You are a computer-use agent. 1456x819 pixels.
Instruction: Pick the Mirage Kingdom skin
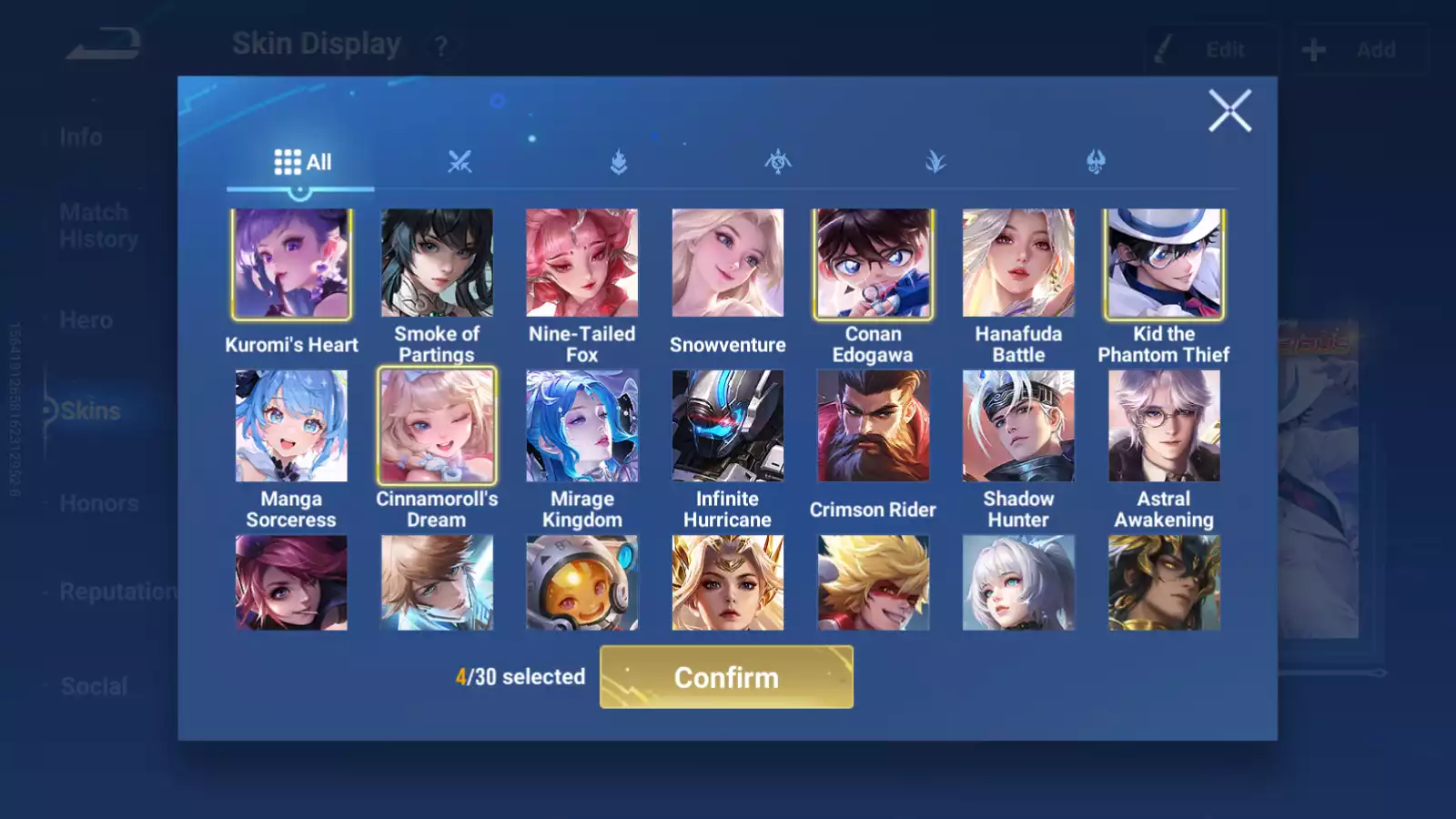[x=582, y=426]
